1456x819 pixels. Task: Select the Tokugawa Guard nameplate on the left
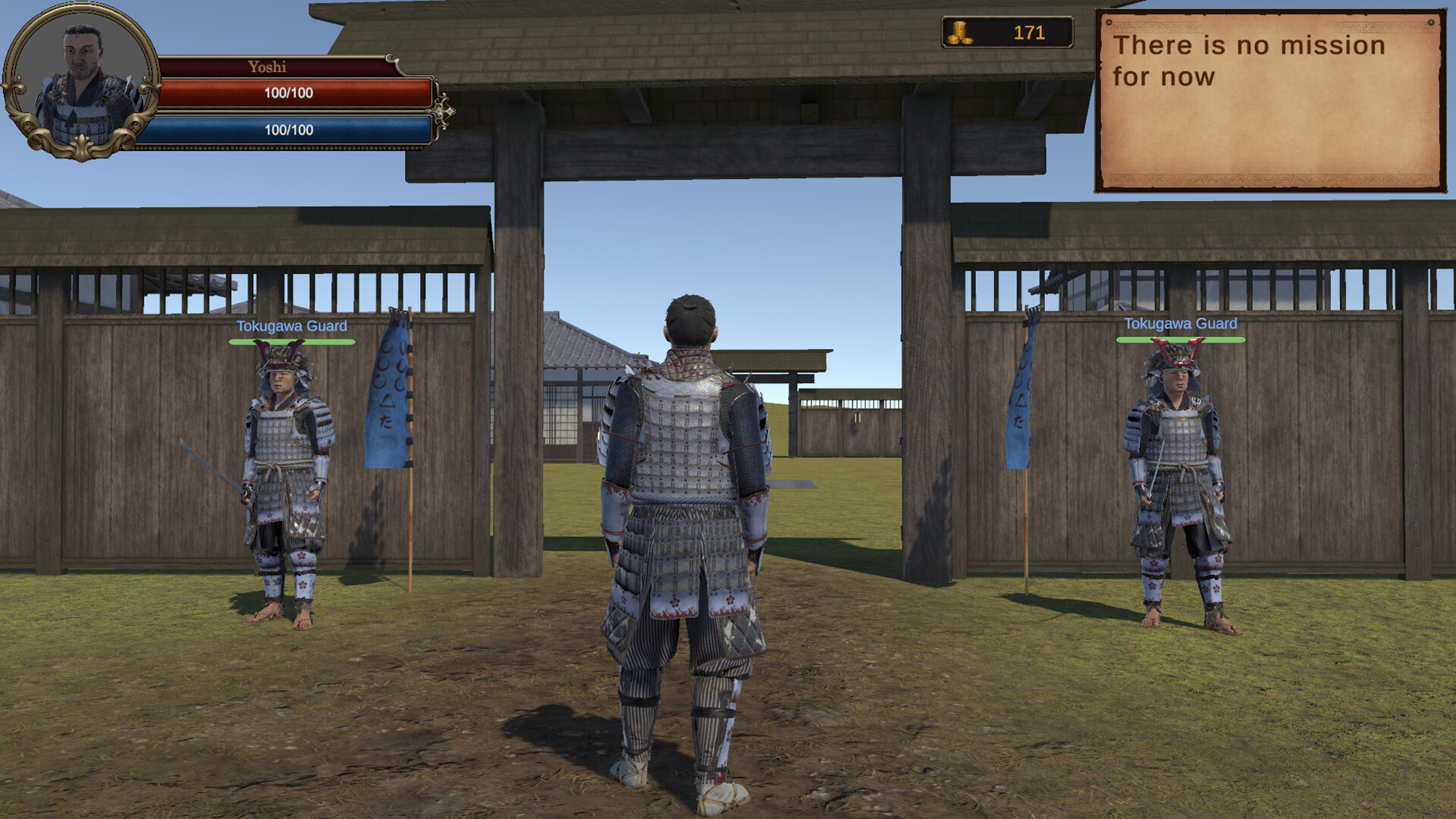292,327
